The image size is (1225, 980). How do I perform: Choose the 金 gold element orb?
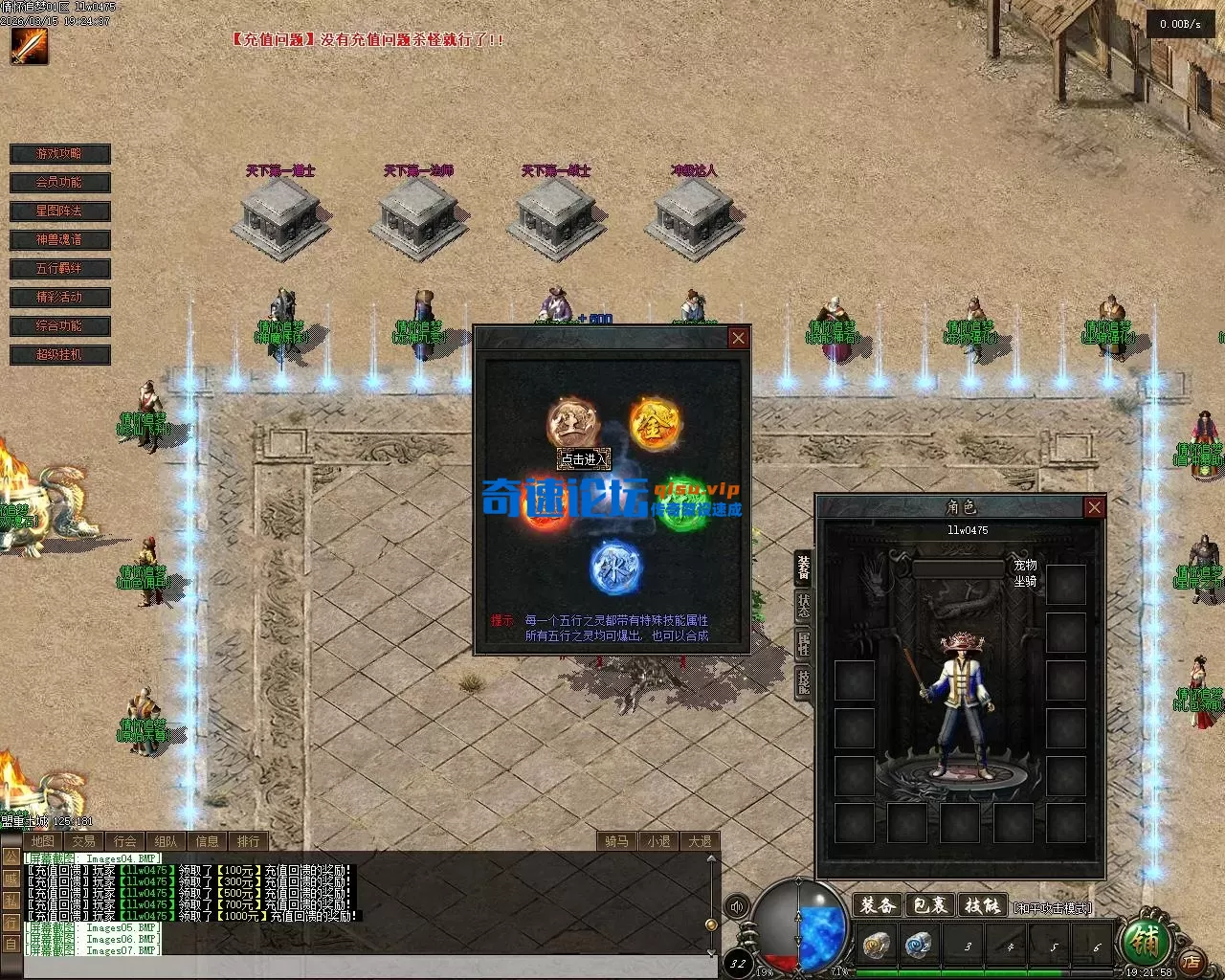(x=655, y=424)
